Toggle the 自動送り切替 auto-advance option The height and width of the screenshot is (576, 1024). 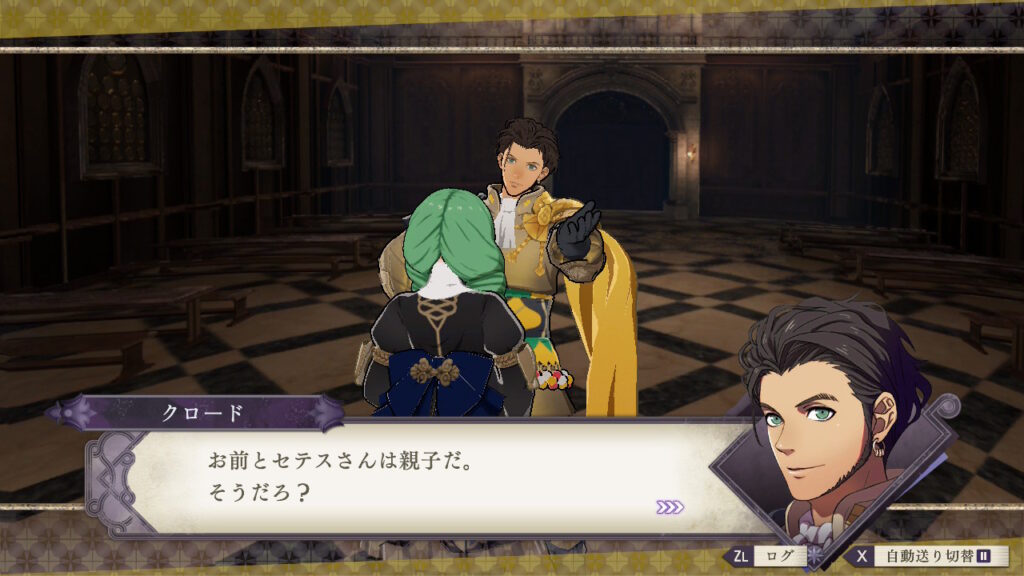coord(928,556)
